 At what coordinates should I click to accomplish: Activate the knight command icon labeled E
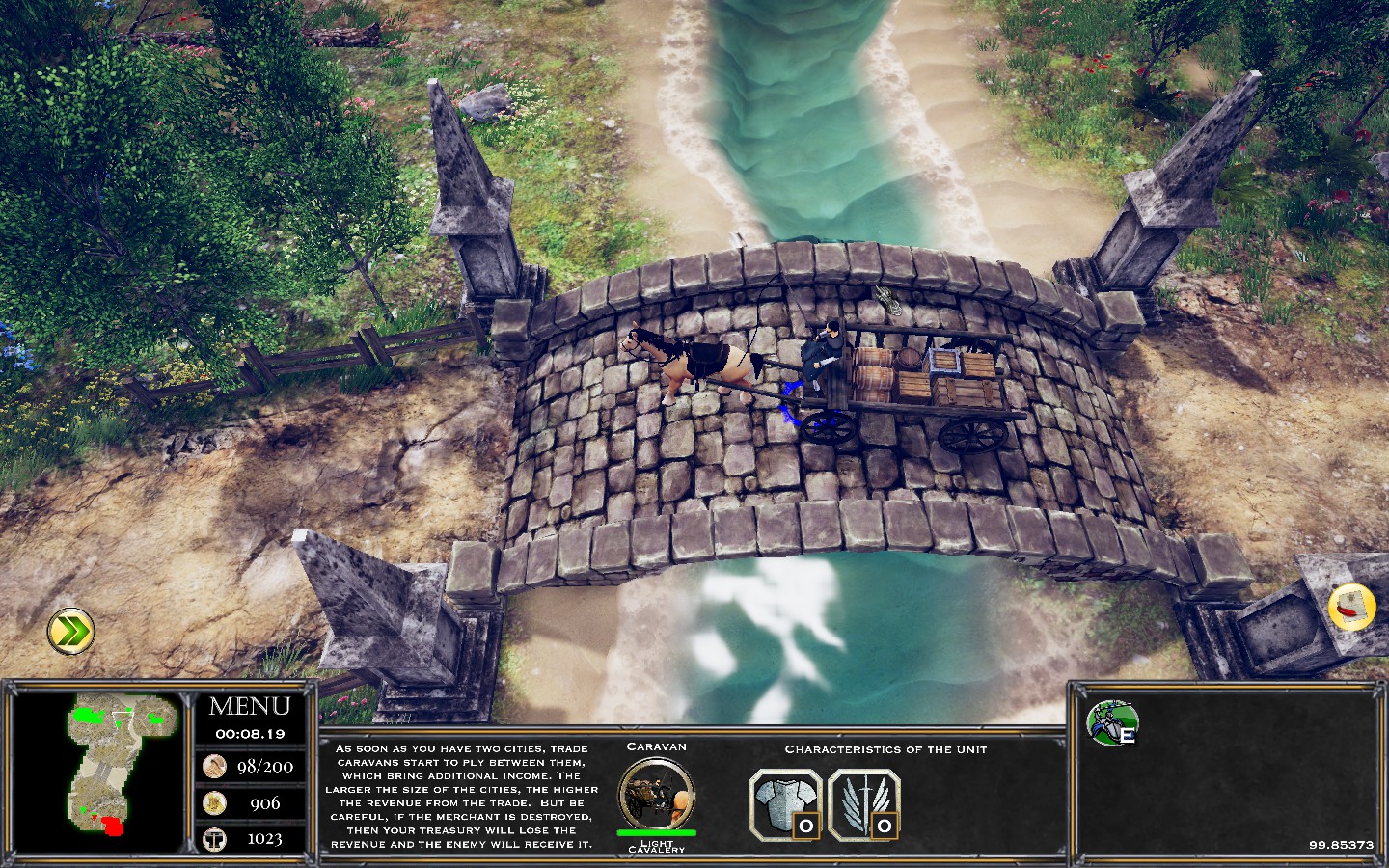pyautogui.click(x=1112, y=723)
